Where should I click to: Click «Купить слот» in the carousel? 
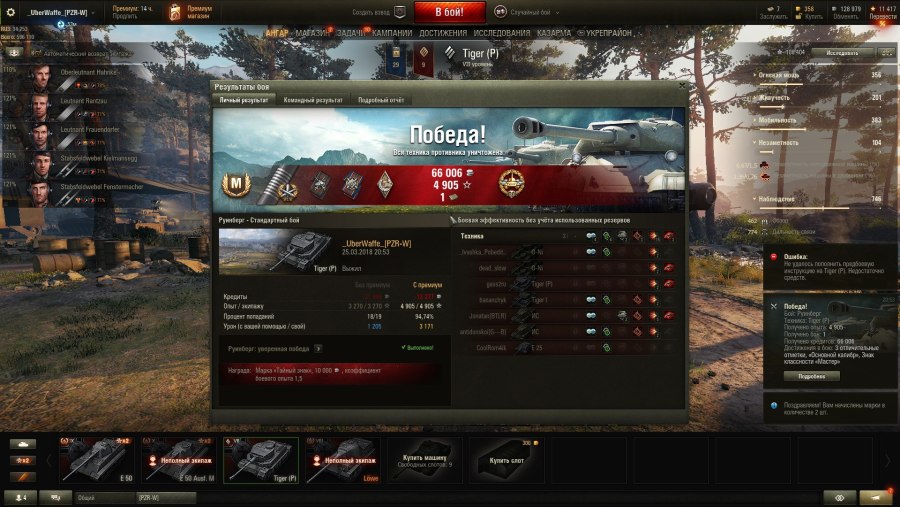(505, 460)
